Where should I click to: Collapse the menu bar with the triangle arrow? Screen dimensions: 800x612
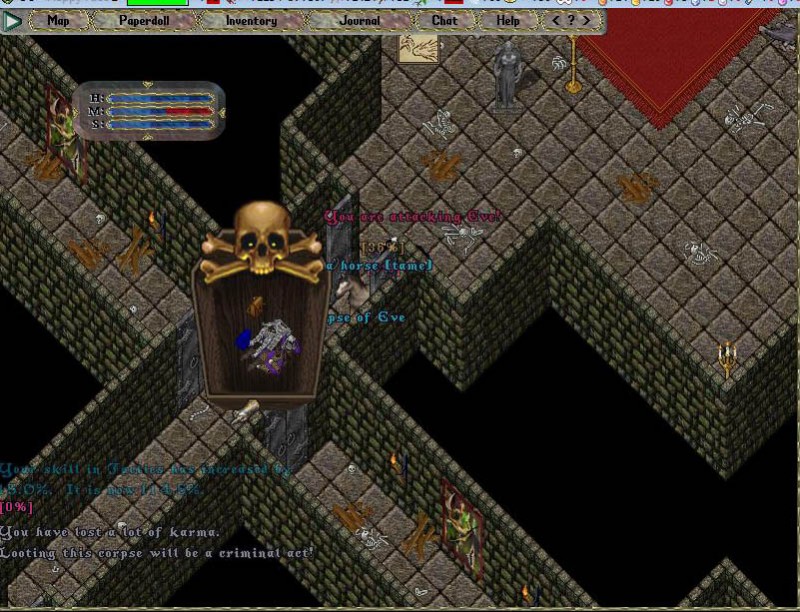(12, 21)
